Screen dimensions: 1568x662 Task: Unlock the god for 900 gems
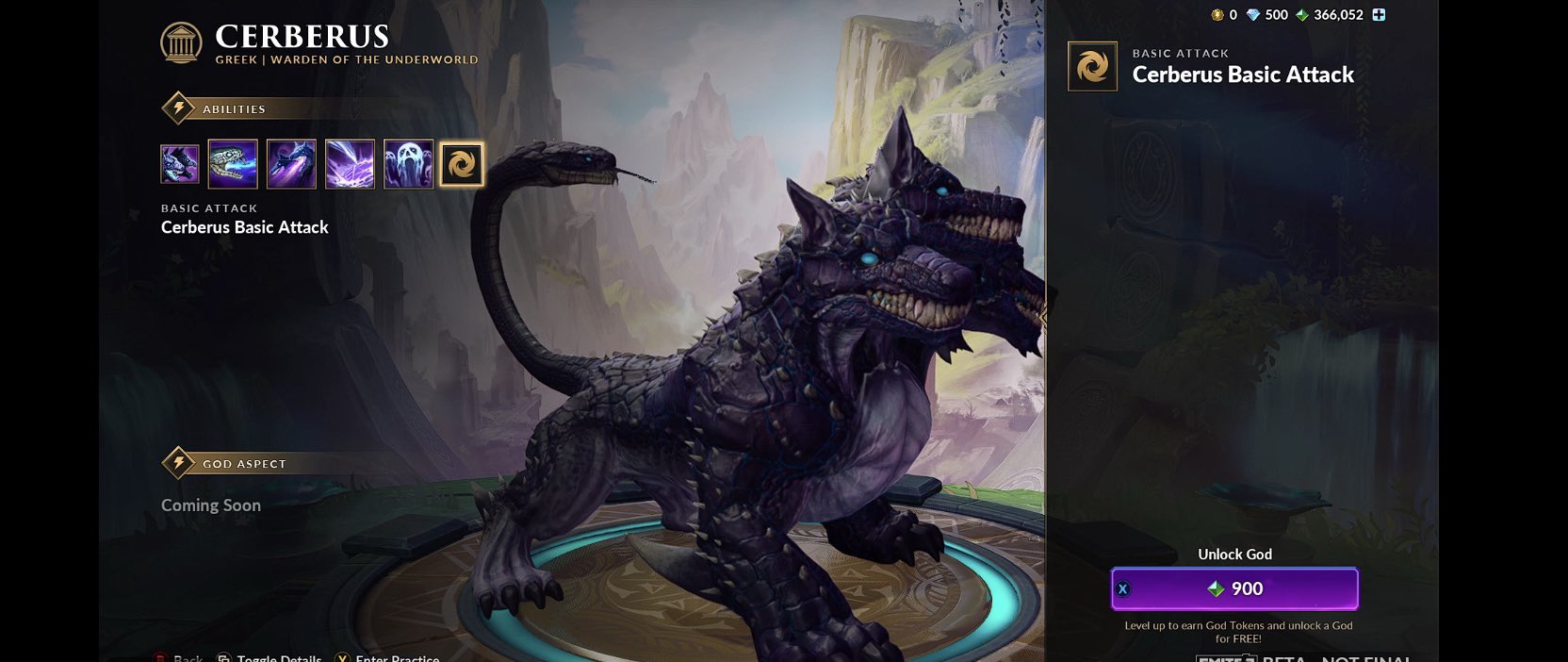pyautogui.click(x=1234, y=588)
